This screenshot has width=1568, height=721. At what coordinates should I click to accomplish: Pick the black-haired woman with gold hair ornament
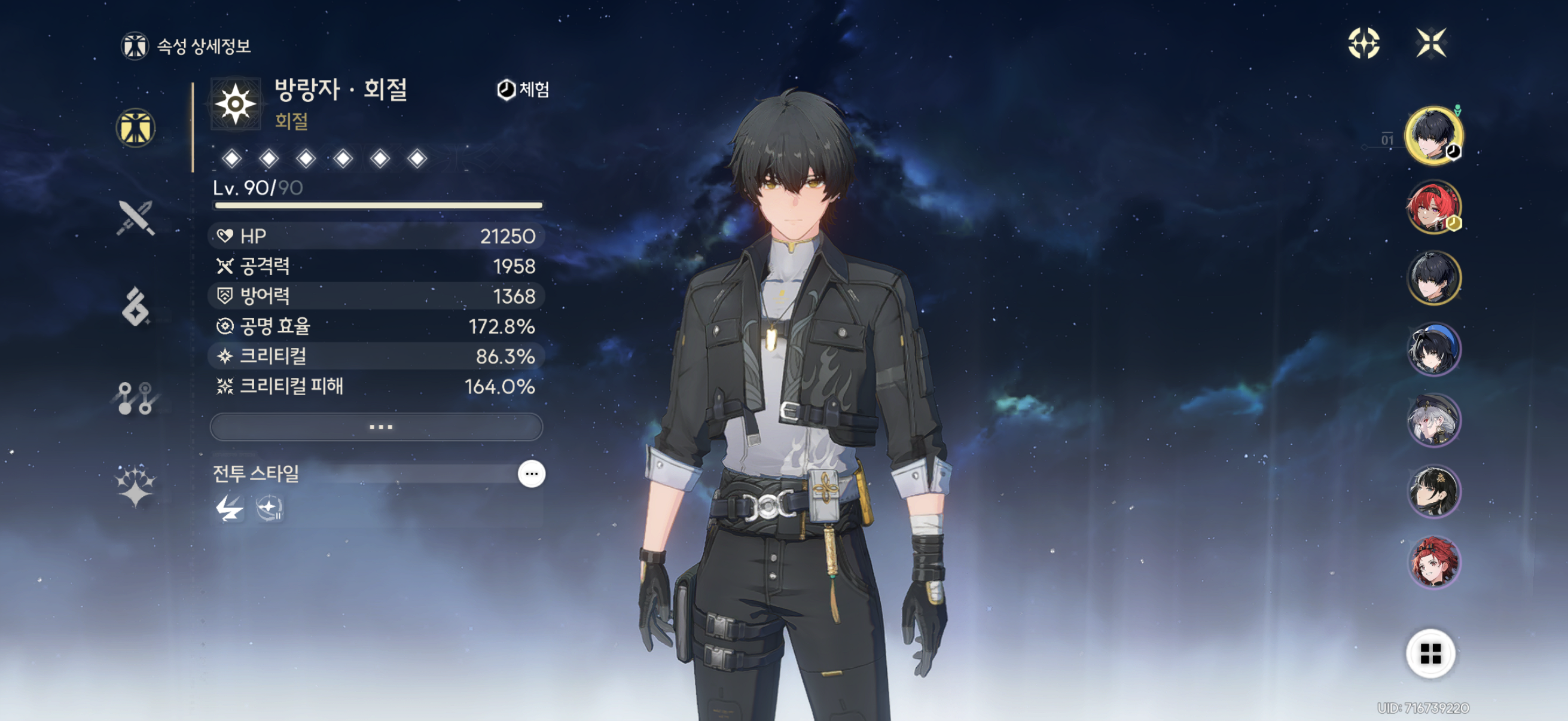(1433, 491)
